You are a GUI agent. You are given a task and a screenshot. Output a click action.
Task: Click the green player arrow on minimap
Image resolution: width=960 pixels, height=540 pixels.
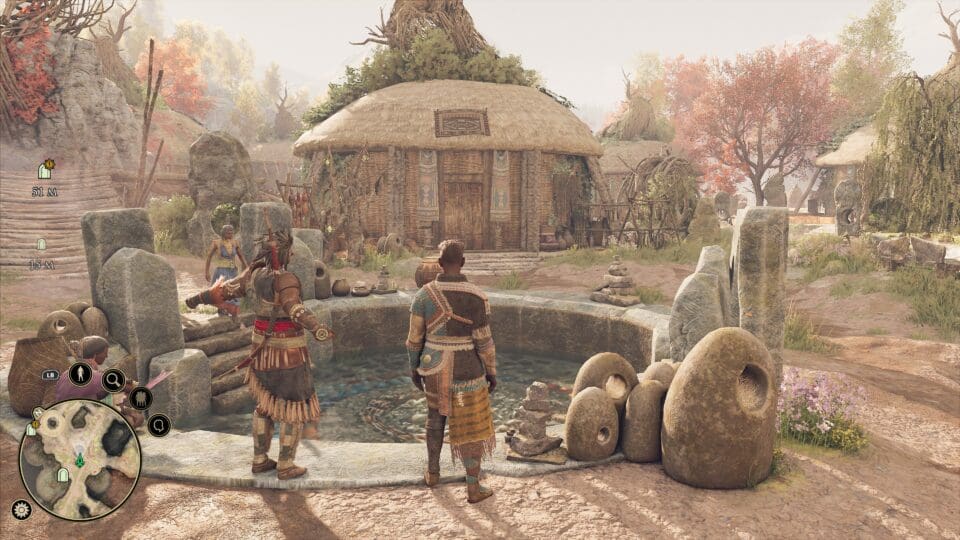pyautogui.click(x=79, y=461)
